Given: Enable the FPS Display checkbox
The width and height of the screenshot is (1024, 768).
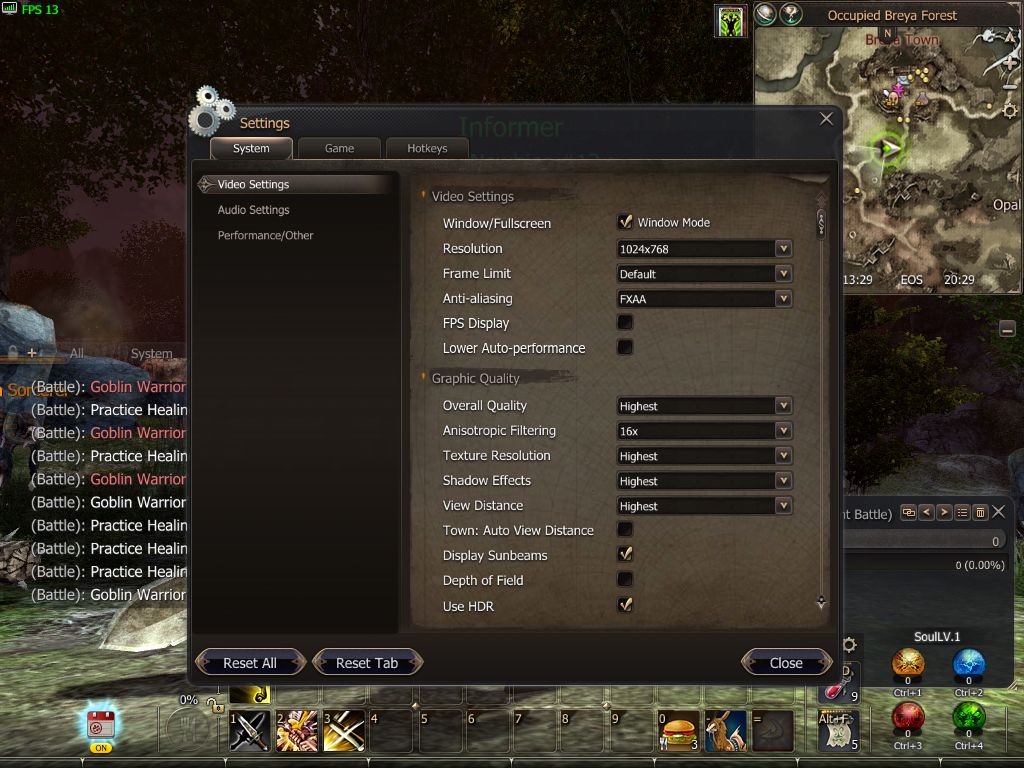Looking at the screenshot, I should pyautogui.click(x=625, y=322).
